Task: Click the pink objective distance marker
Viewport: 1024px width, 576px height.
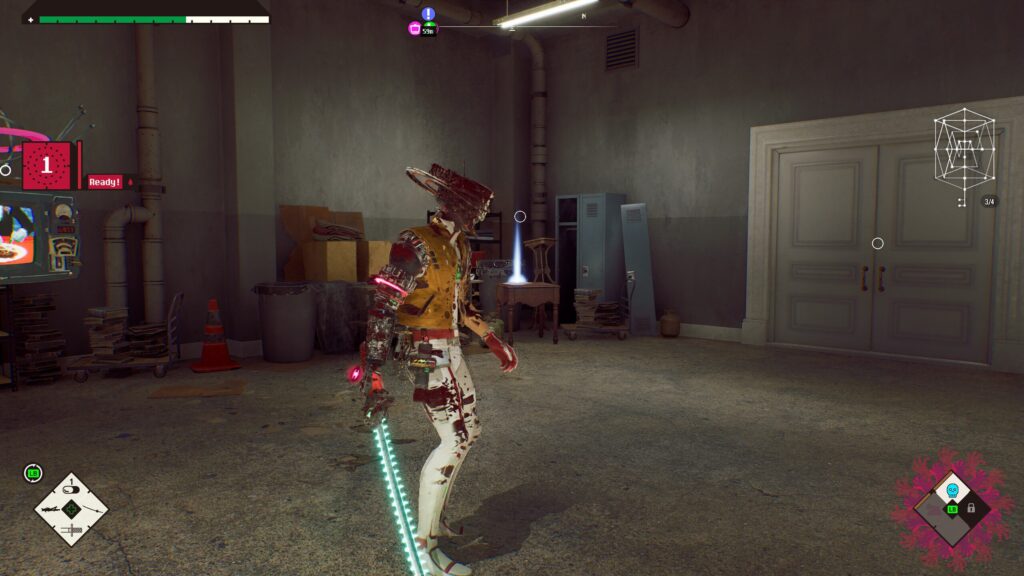Action: (x=414, y=29)
